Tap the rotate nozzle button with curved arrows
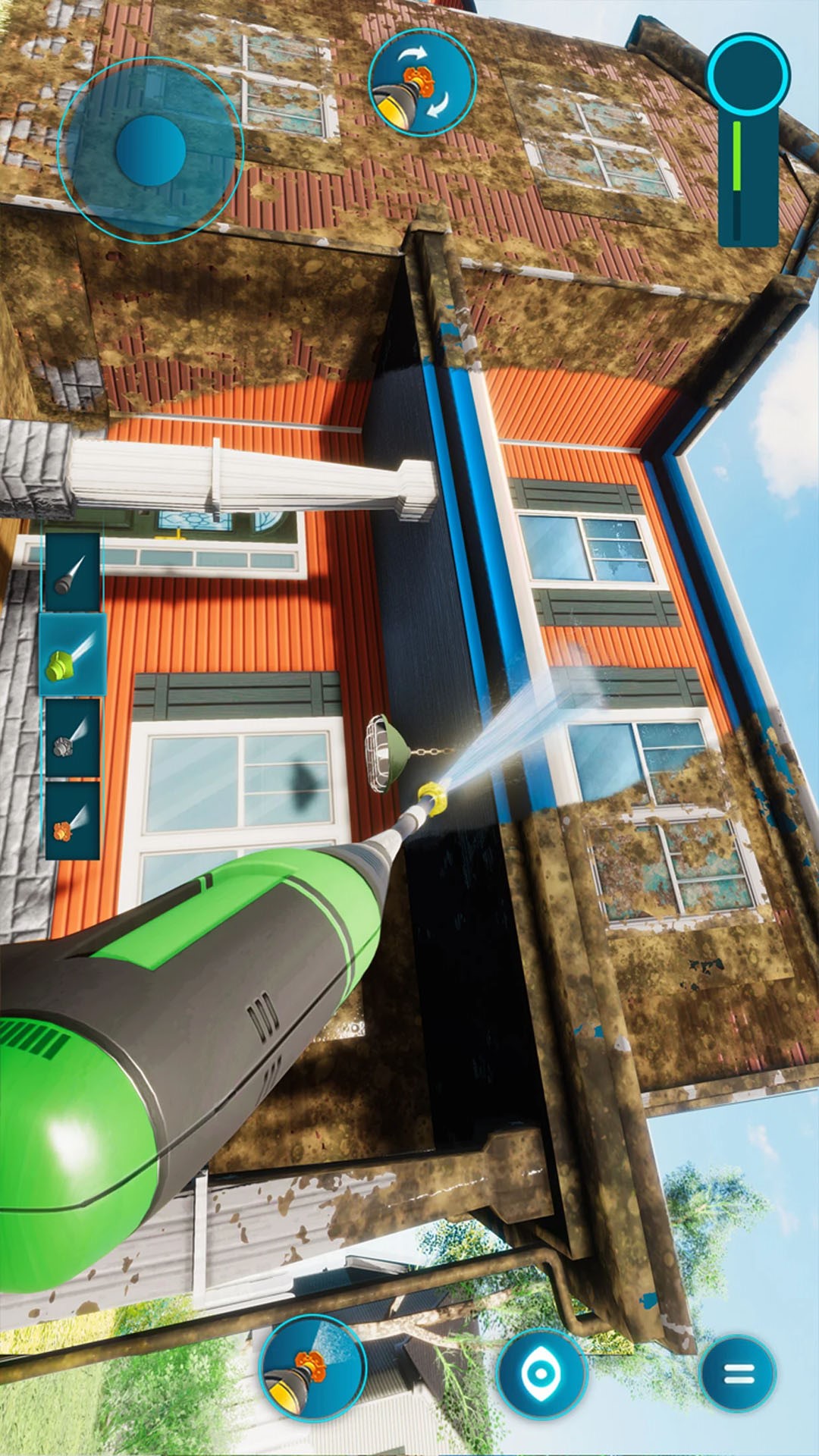The width and height of the screenshot is (819, 1456). [422, 83]
